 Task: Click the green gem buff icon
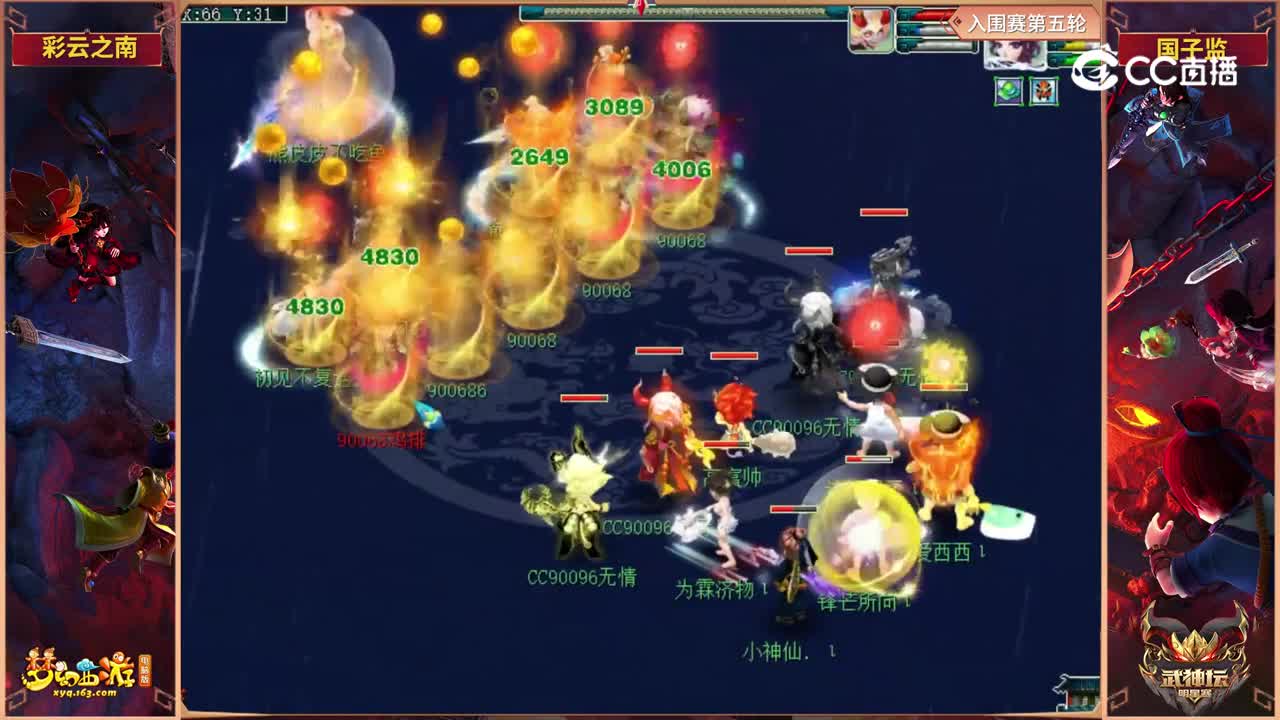pyautogui.click(x=1008, y=91)
